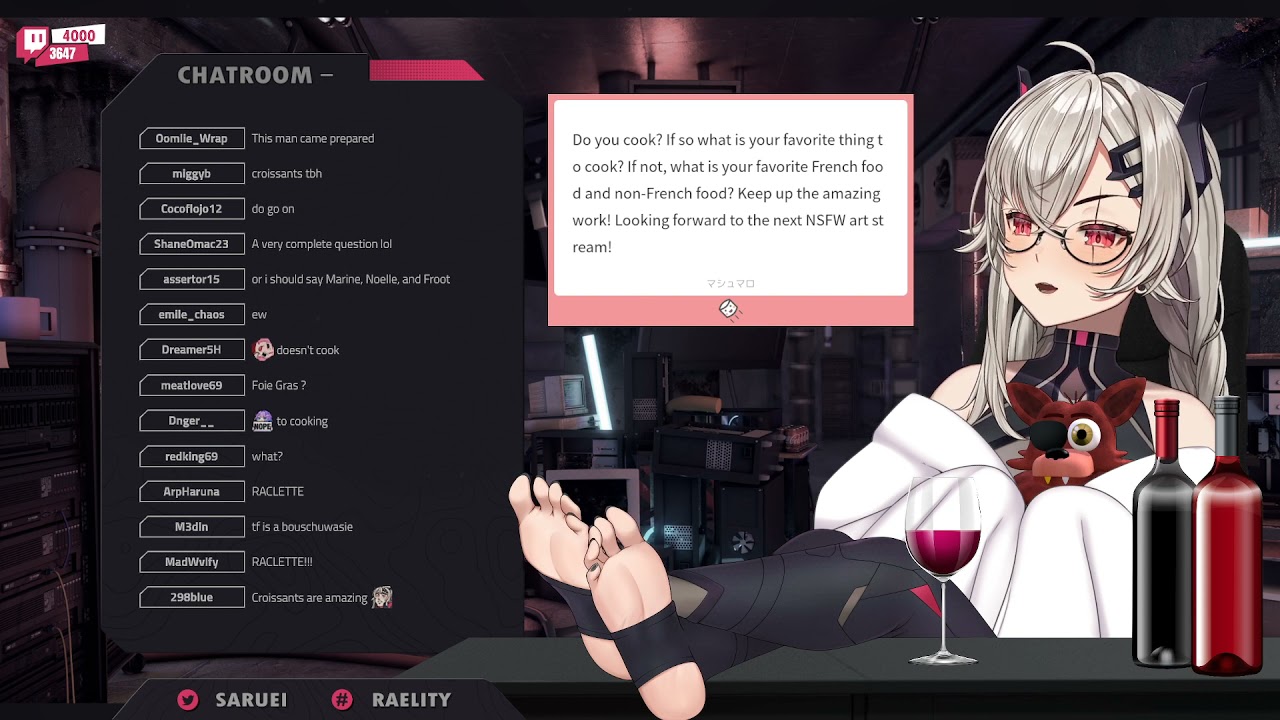Click the emile_chaos chat name
Viewport: 1280px width, 720px height.
191,315
